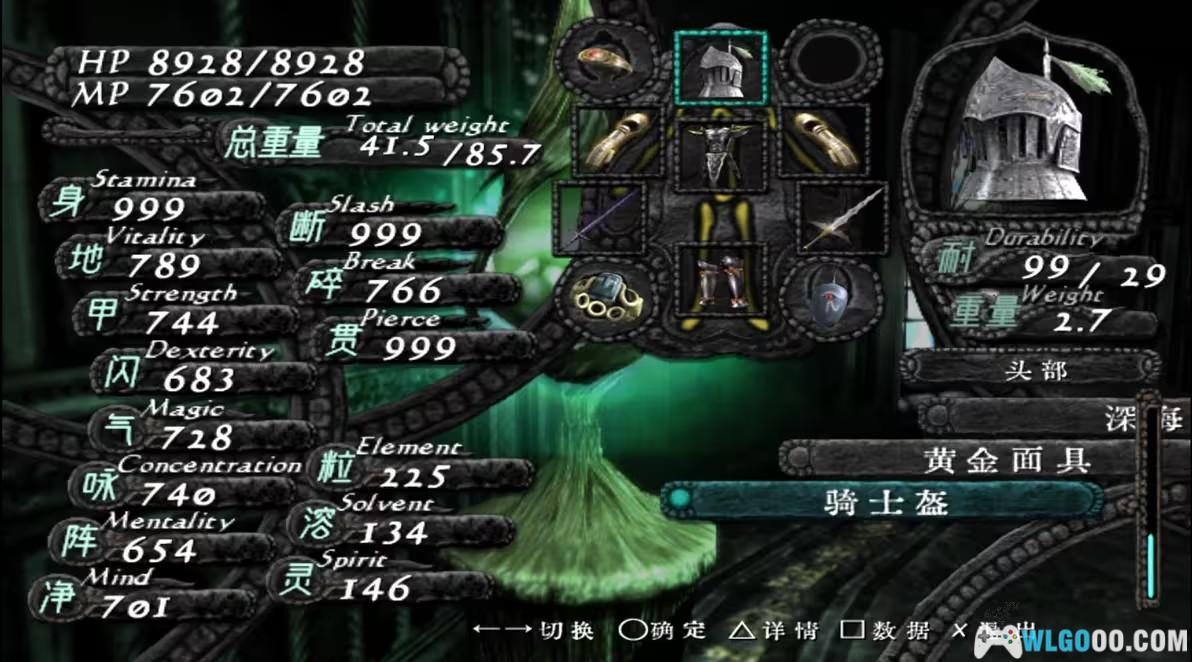This screenshot has height=662, width=1192.
Task: Choose the empty round accessory slot
Action: pos(828,62)
